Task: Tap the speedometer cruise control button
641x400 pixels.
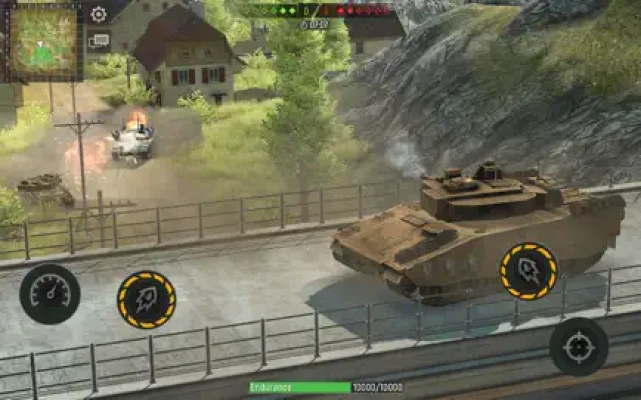Action: (50, 293)
